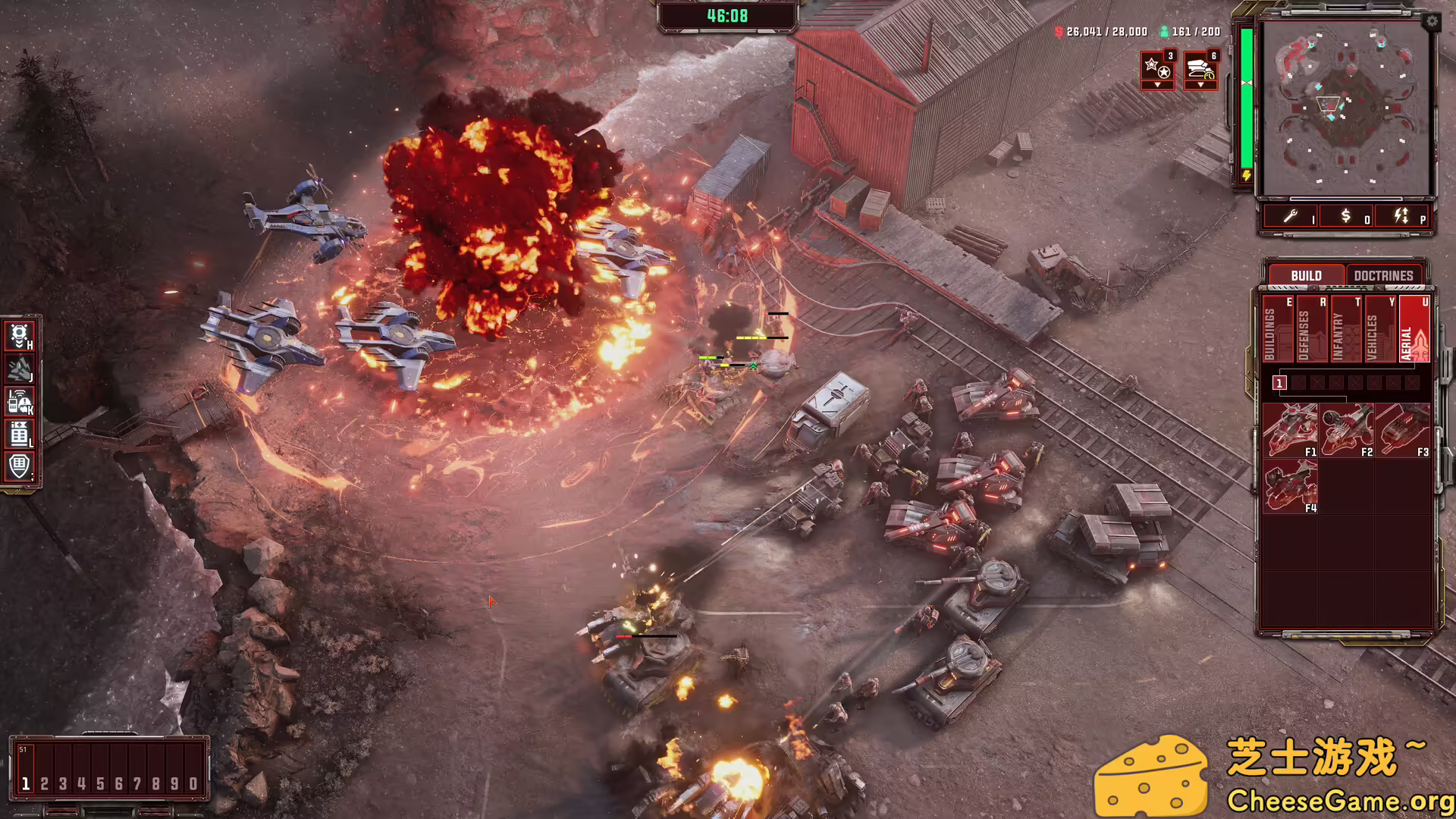Switch to the DOCTRINES tab

click(1385, 275)
